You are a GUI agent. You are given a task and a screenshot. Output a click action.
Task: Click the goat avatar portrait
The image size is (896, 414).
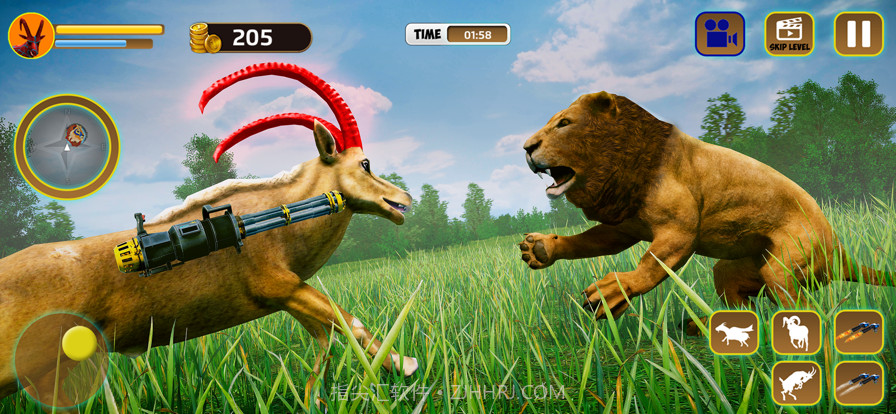(31, 36)
